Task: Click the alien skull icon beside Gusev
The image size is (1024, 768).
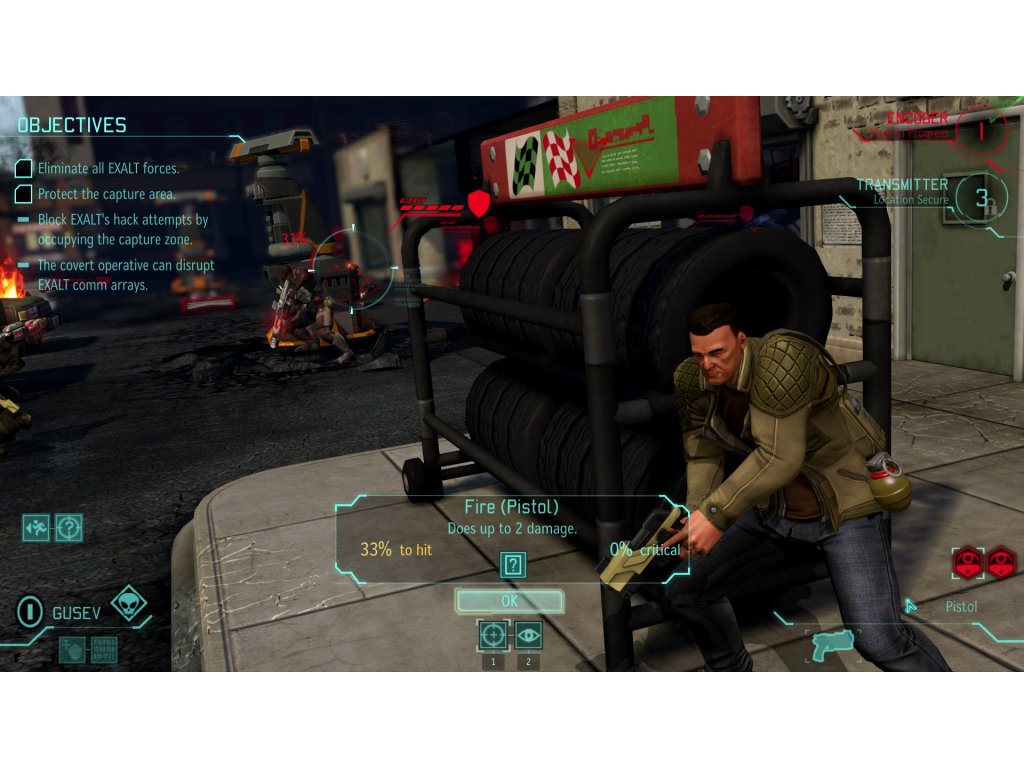Action: click(x=129, y=604)
